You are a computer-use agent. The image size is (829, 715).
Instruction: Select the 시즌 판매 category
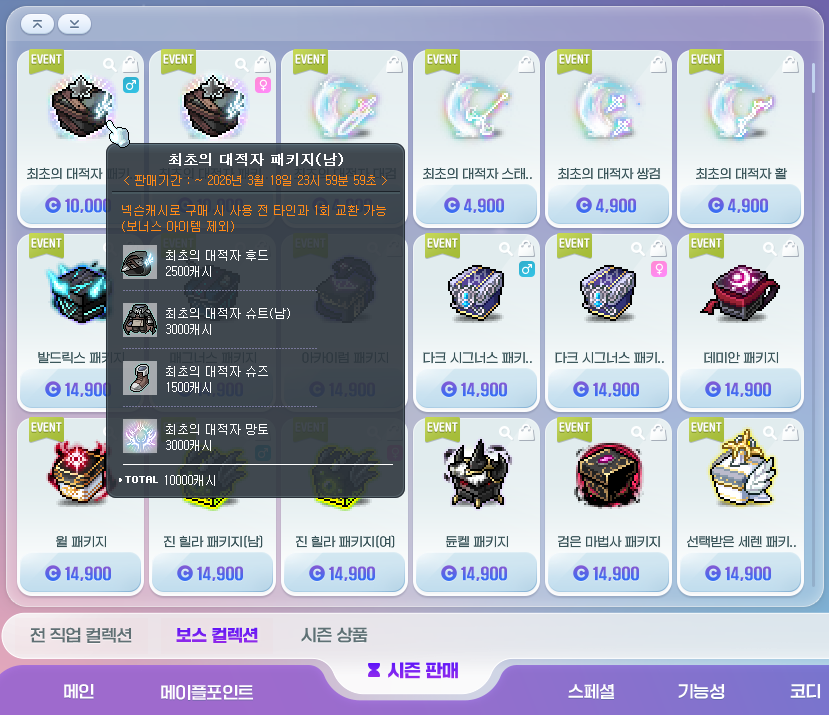(x=413, y=669)
